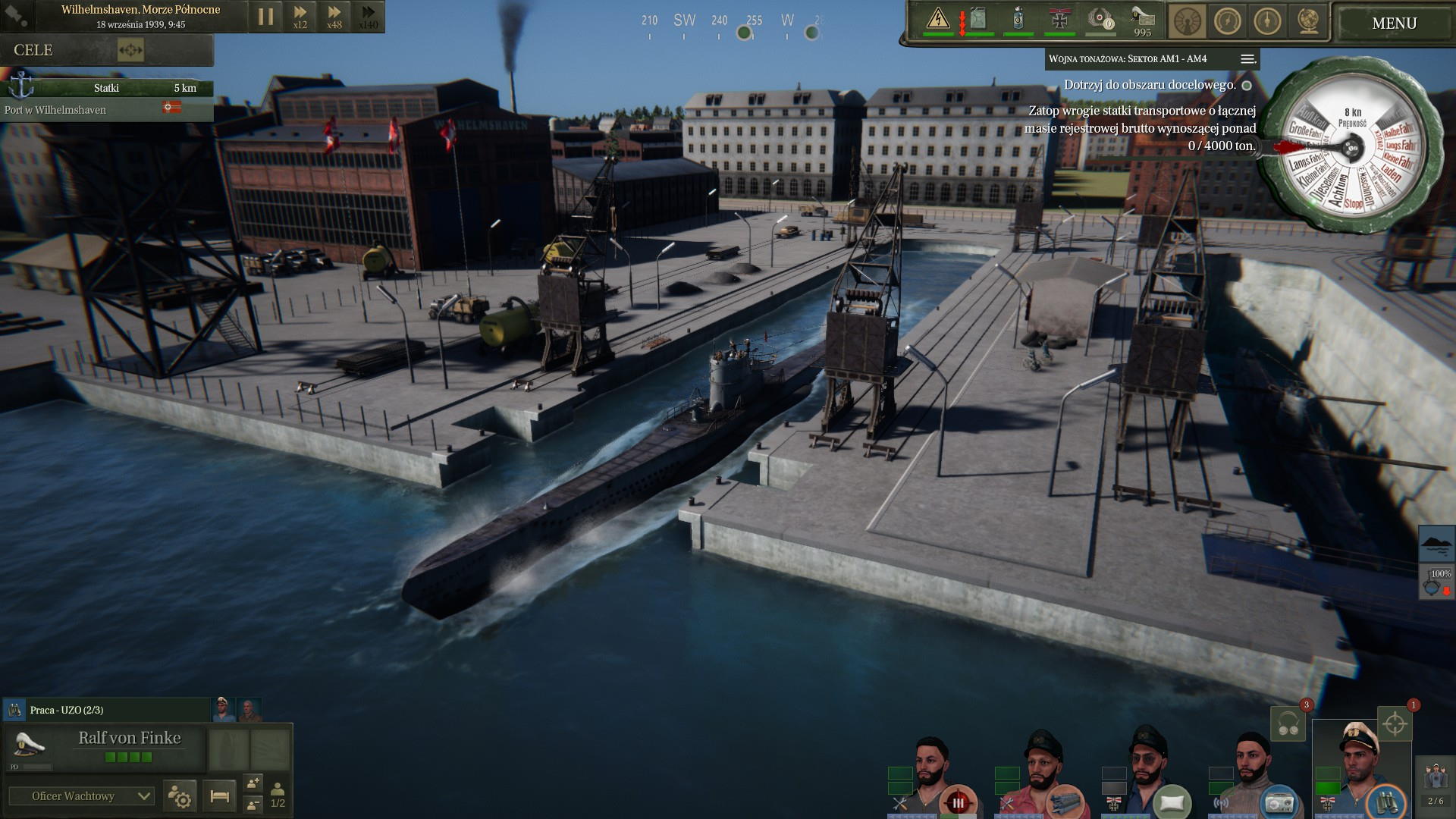Add a crewman with plus button
The width and height of the screenshot is (1456, 819).
253,783
